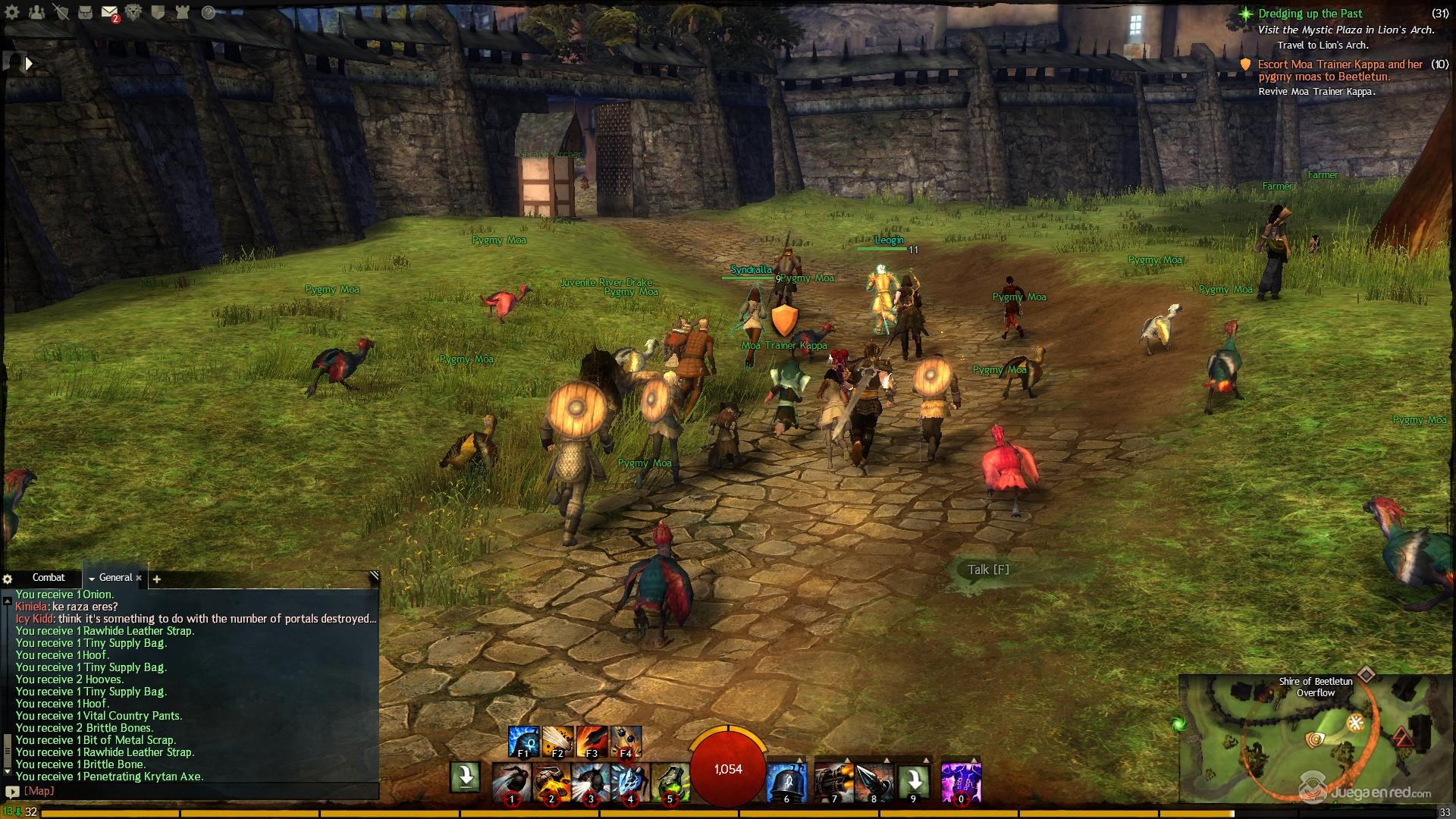Open the contacts and friends panel
The image size is (1456, 819).
tap(36, 12)
